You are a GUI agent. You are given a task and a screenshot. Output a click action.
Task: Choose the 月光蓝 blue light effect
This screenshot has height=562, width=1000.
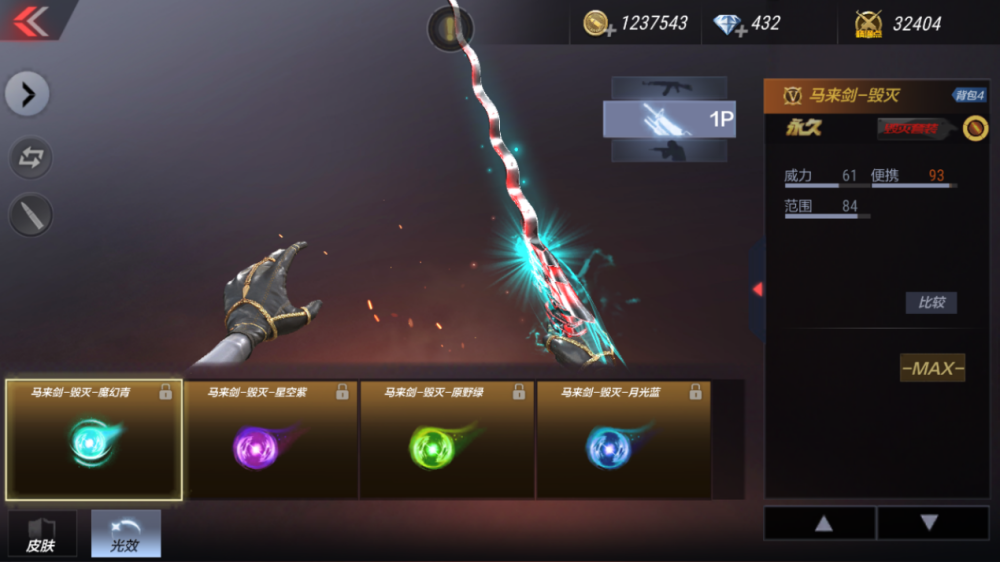tap(624, 440)
